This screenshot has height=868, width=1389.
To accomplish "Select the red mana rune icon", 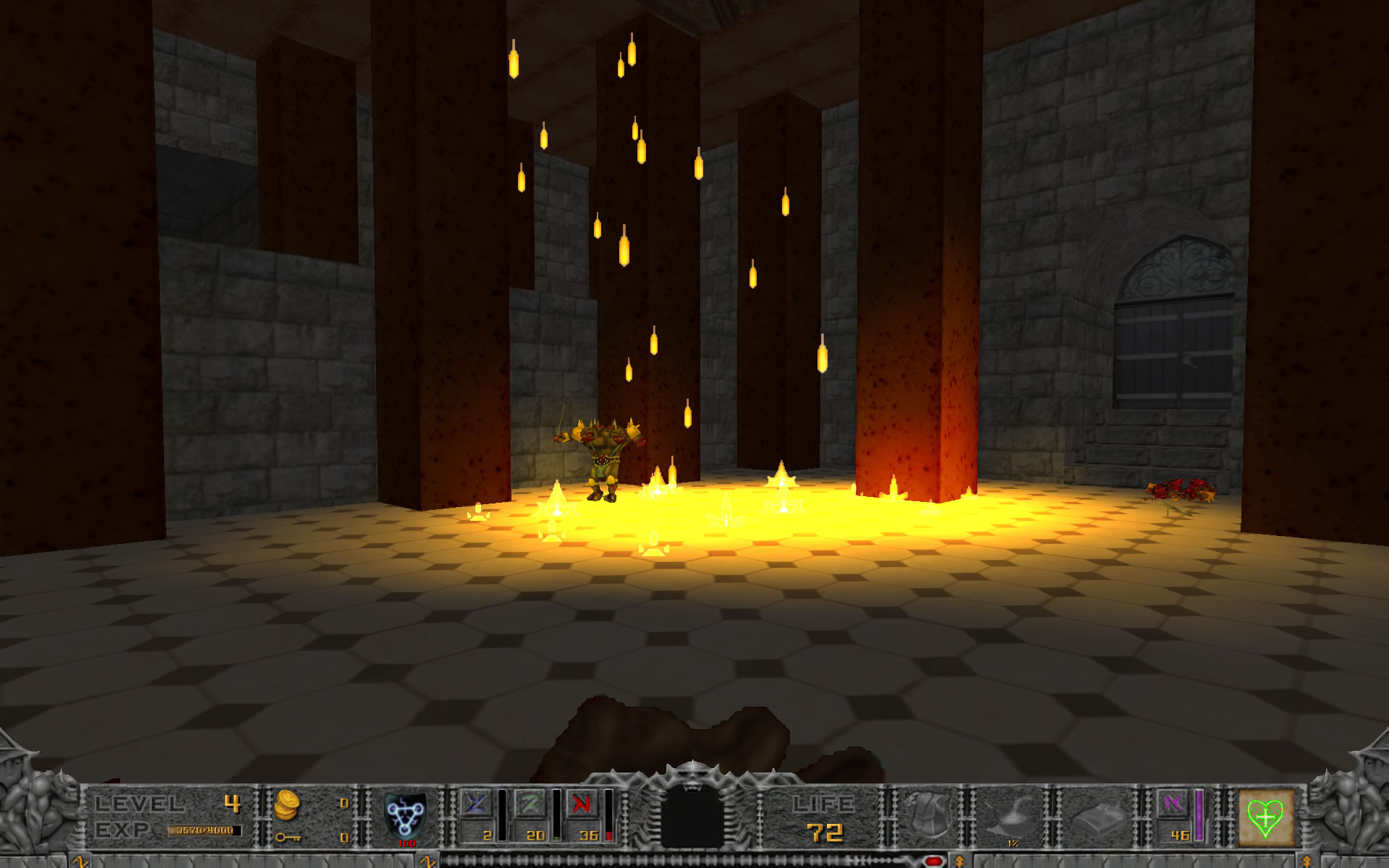I will click(x=582, y=804).
